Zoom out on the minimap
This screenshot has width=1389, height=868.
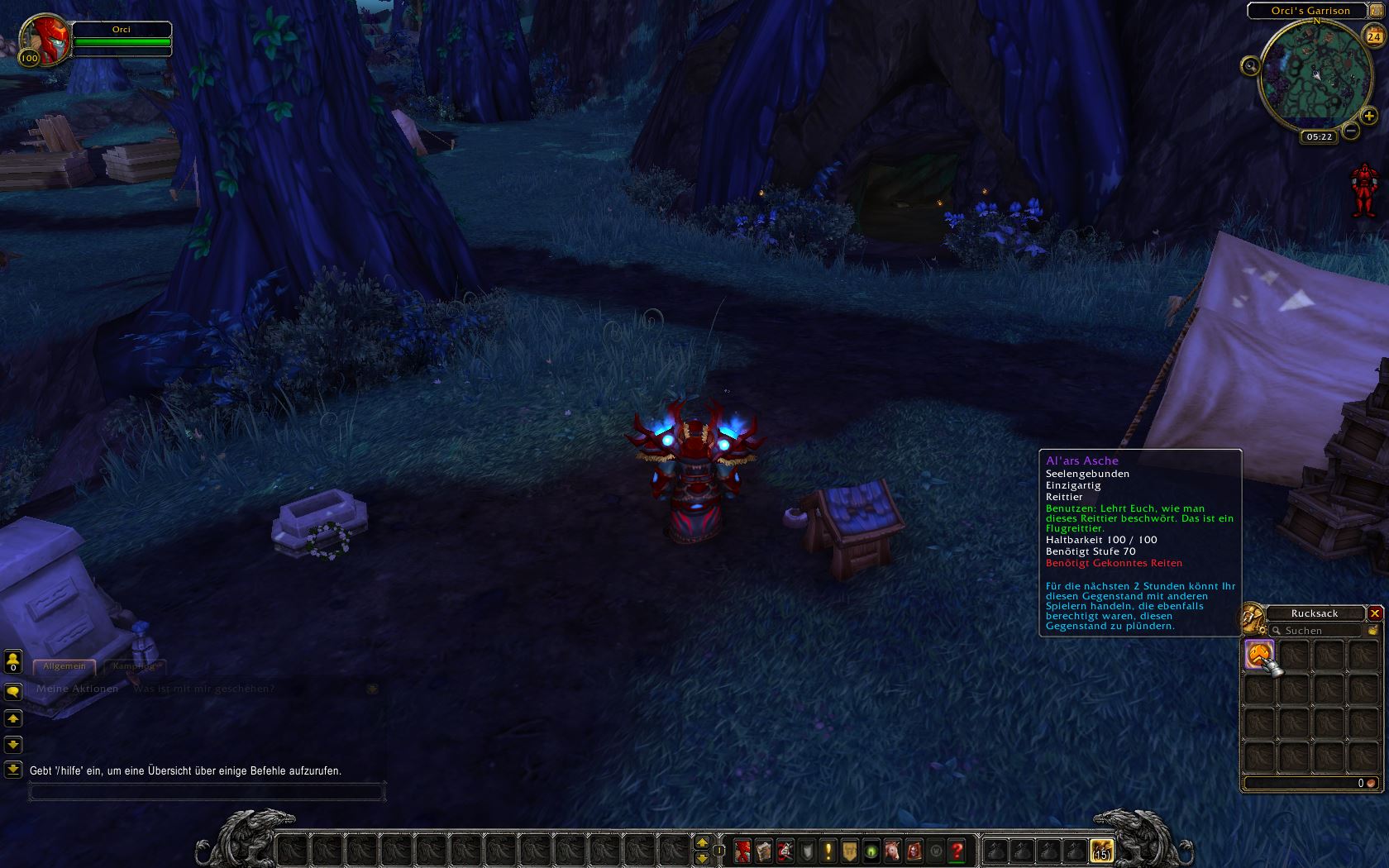coord(1351,131)
